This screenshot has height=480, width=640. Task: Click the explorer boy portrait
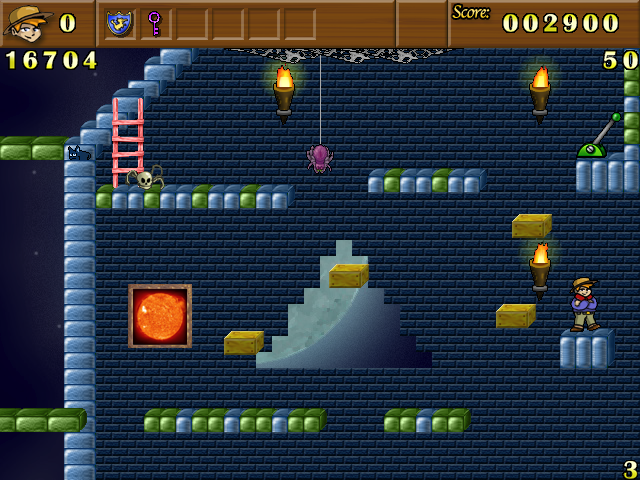[x=27, y=22]
